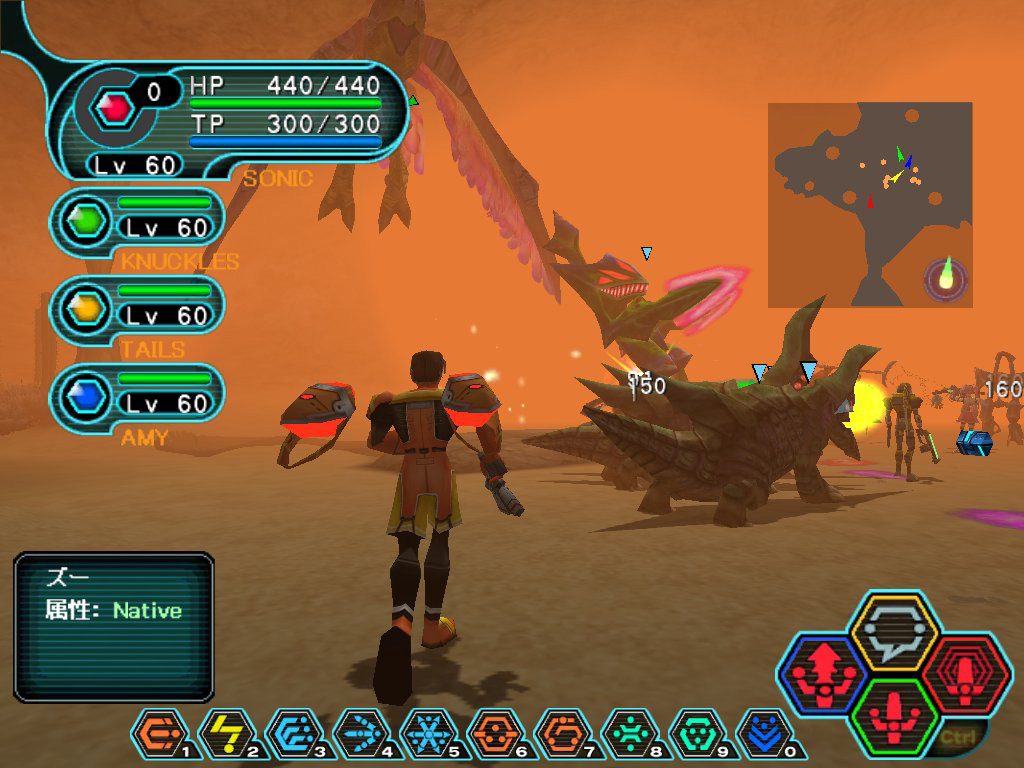Click the area minimap
This screenshot has height=768, width=1024.
click(x=870, y=204)
